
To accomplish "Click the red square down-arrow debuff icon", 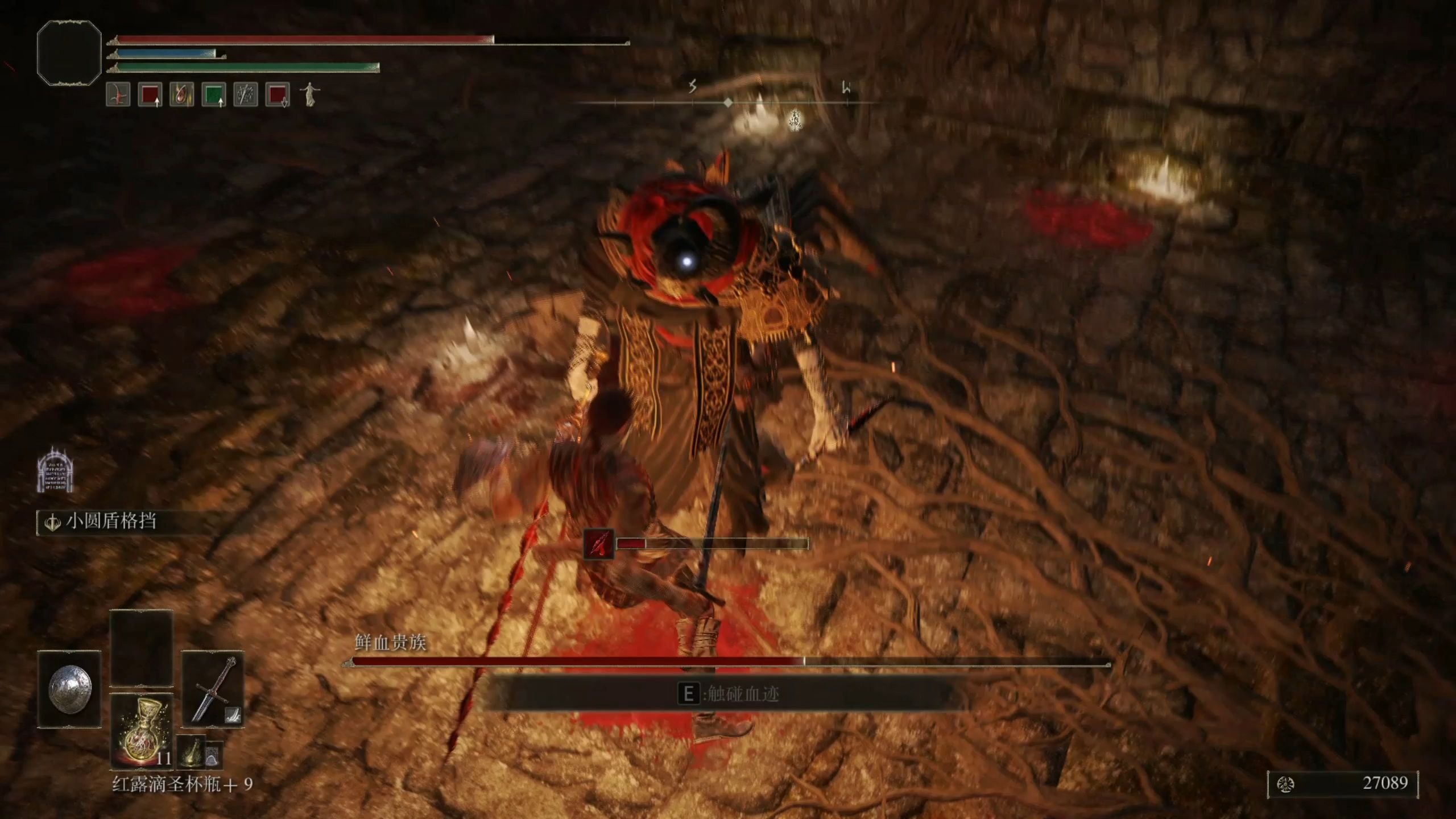I will (278, 94).
